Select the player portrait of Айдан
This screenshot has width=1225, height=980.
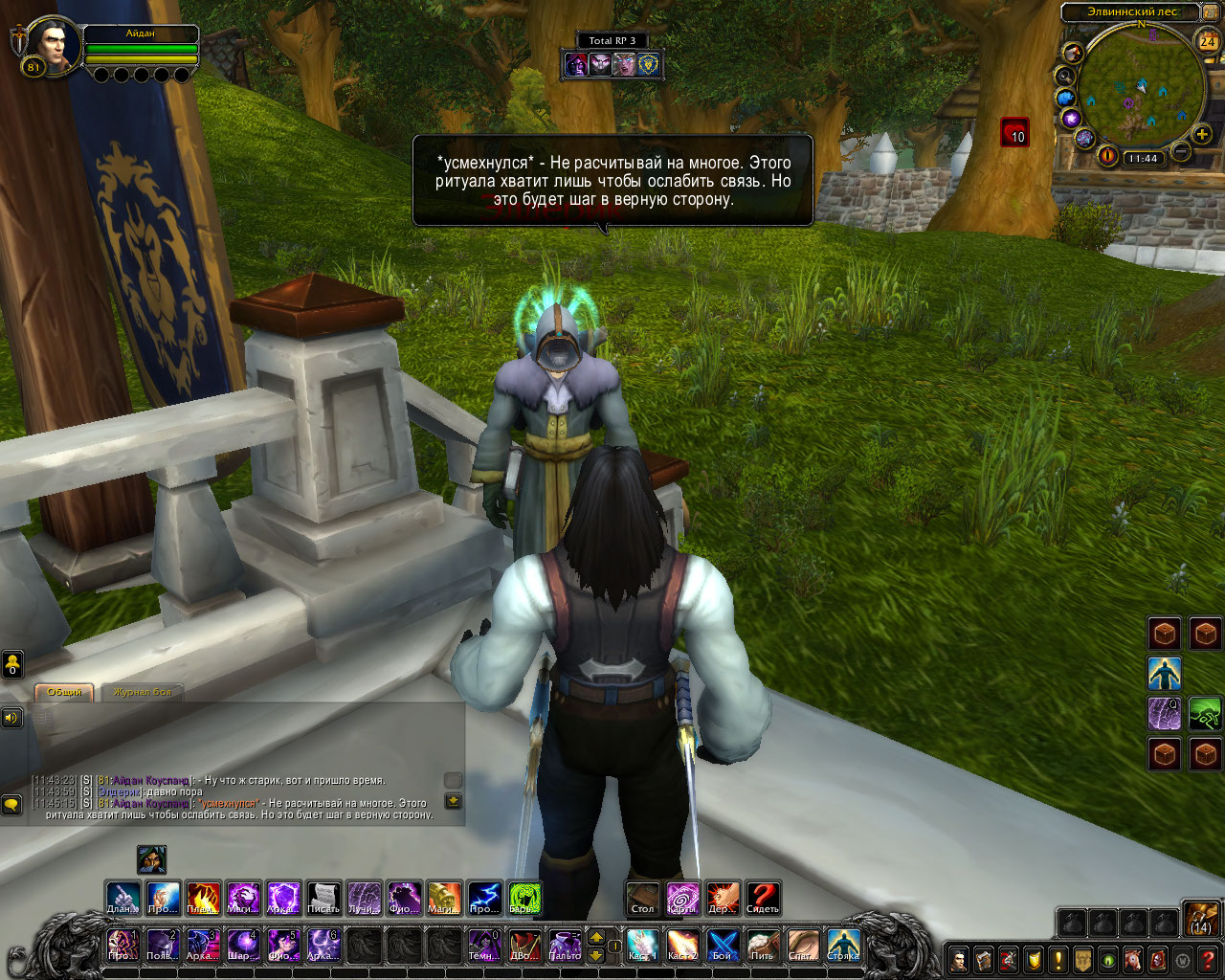(x=52, y=46)
